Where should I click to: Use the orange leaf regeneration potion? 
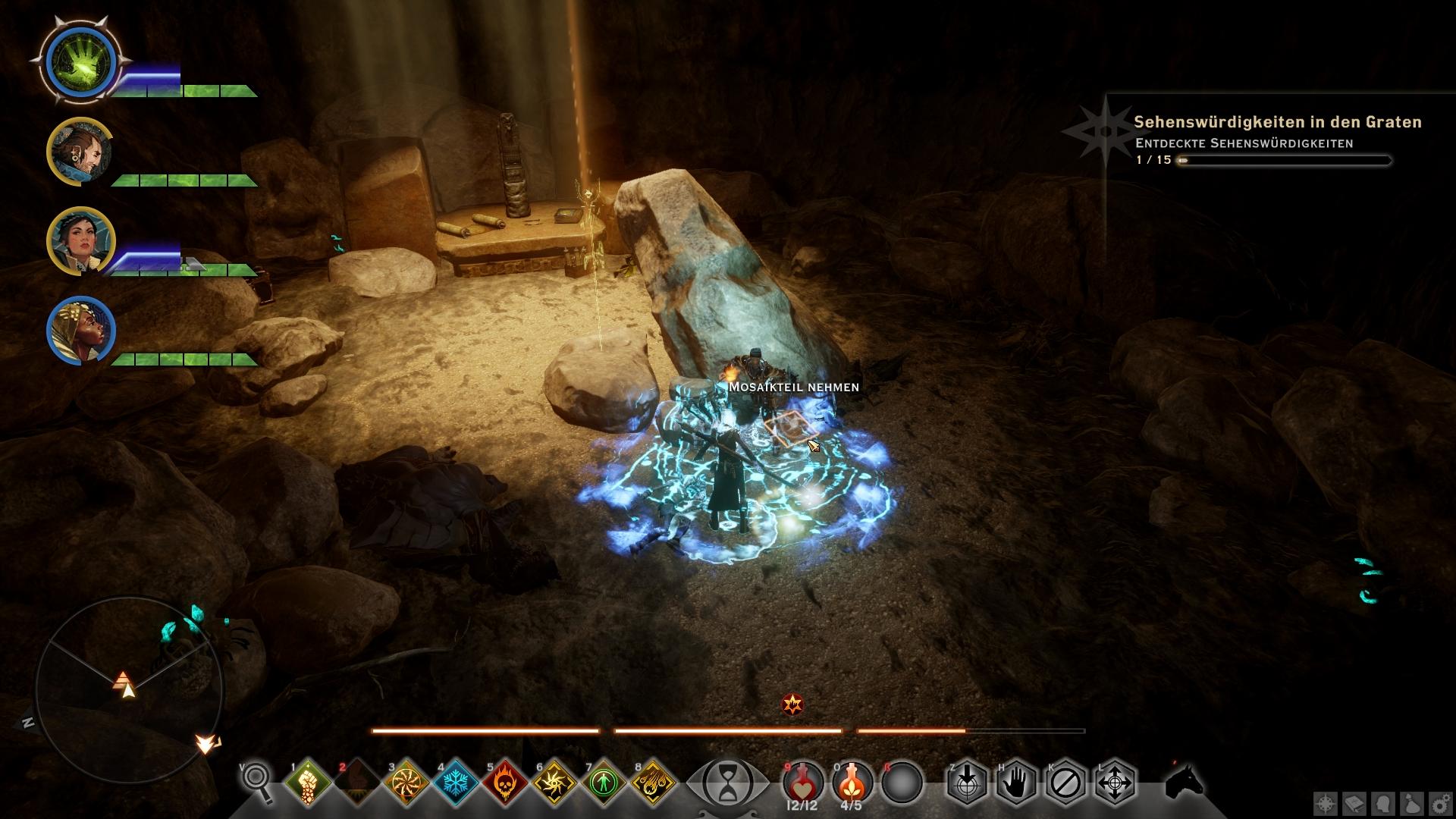click(852, 781)
